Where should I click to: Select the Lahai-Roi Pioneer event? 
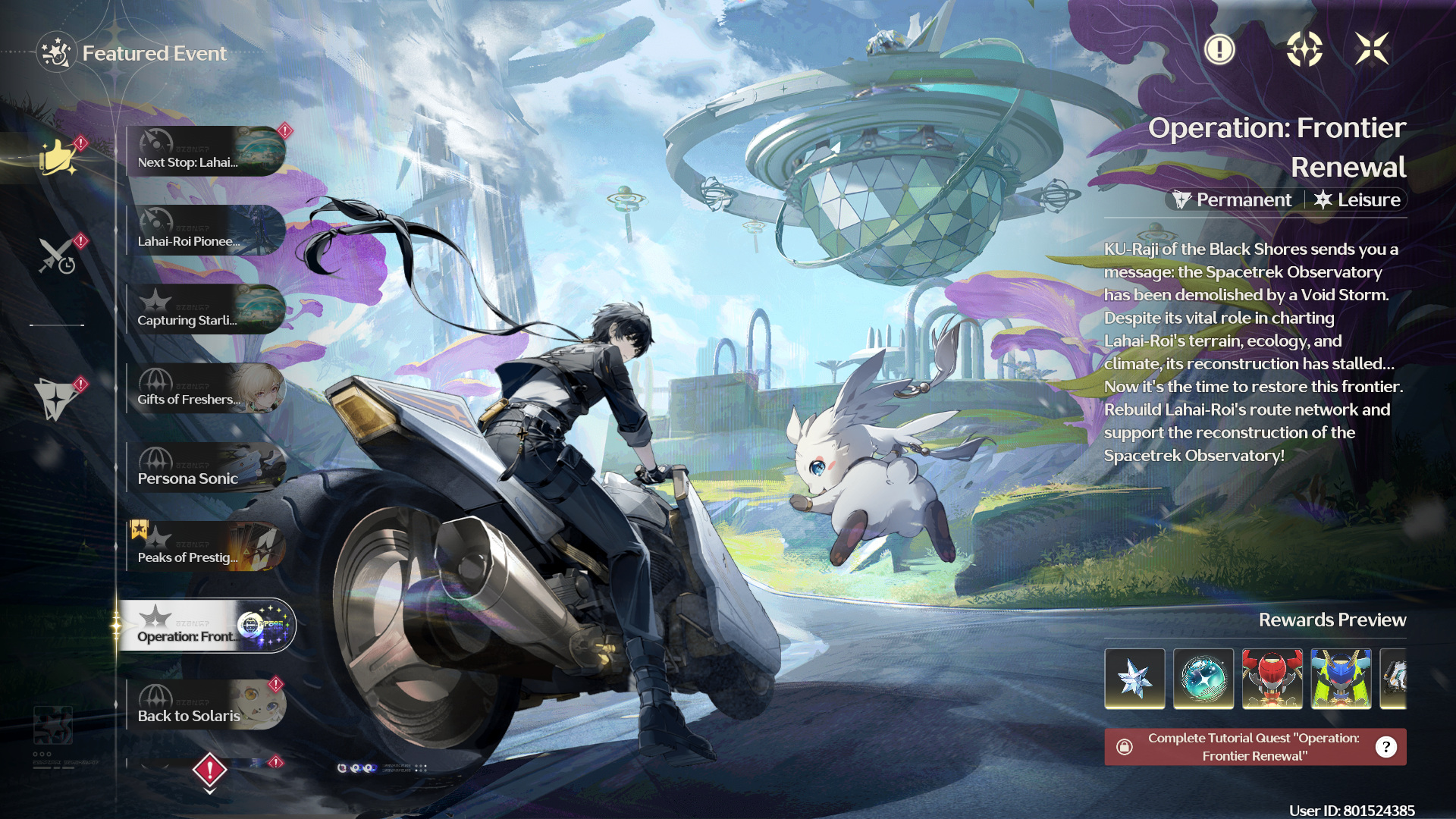pos(206,231)
